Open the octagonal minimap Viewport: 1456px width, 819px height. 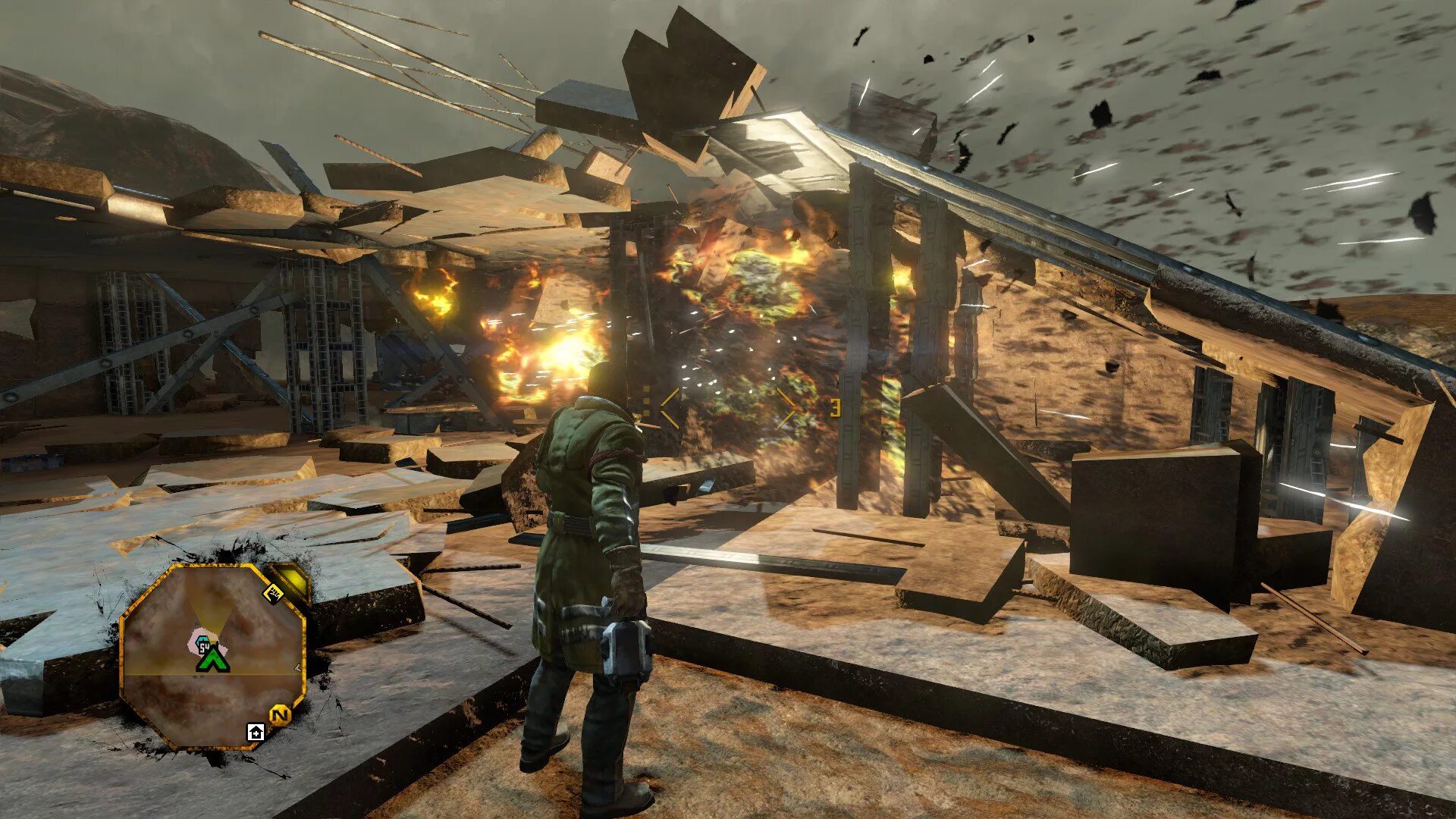213,656
